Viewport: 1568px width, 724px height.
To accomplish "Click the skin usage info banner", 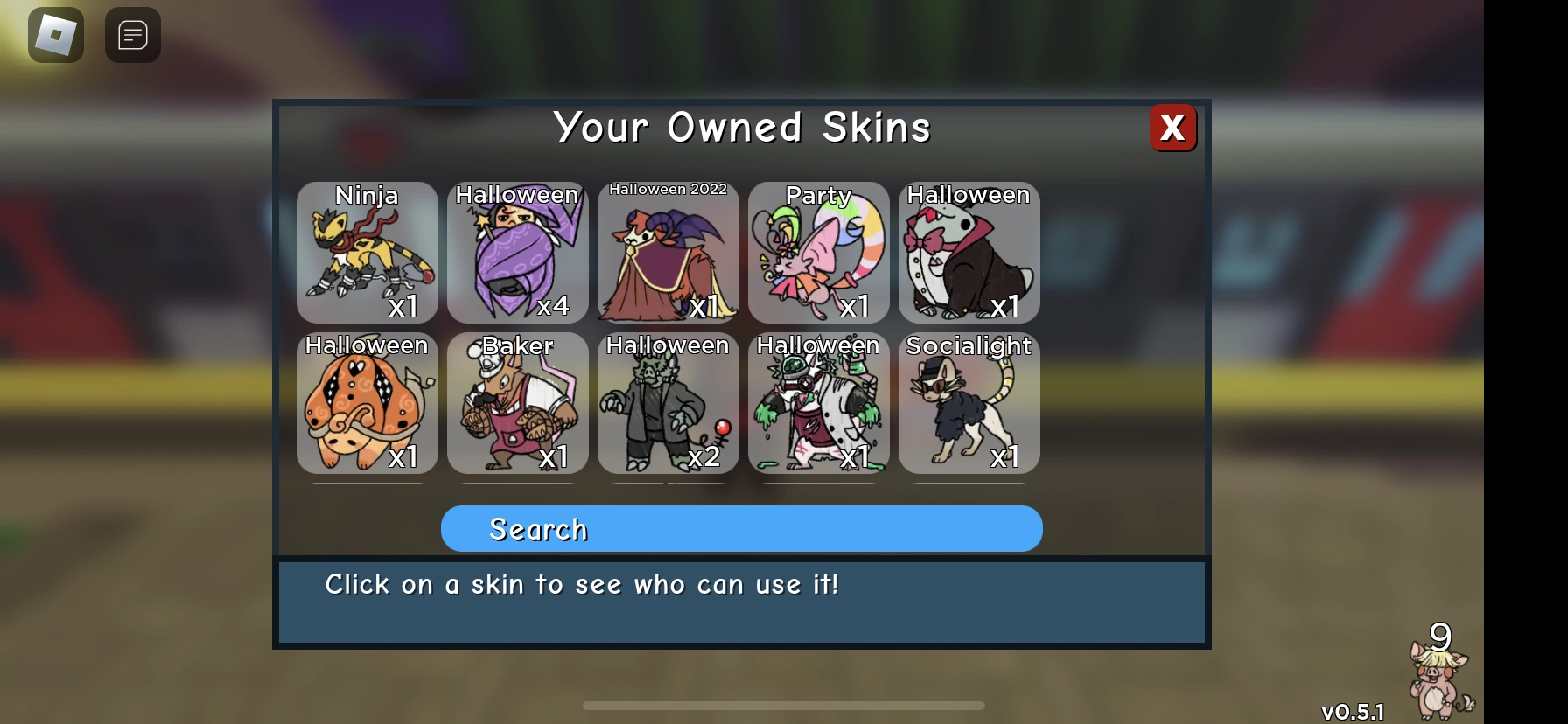I will coord(742,600).
